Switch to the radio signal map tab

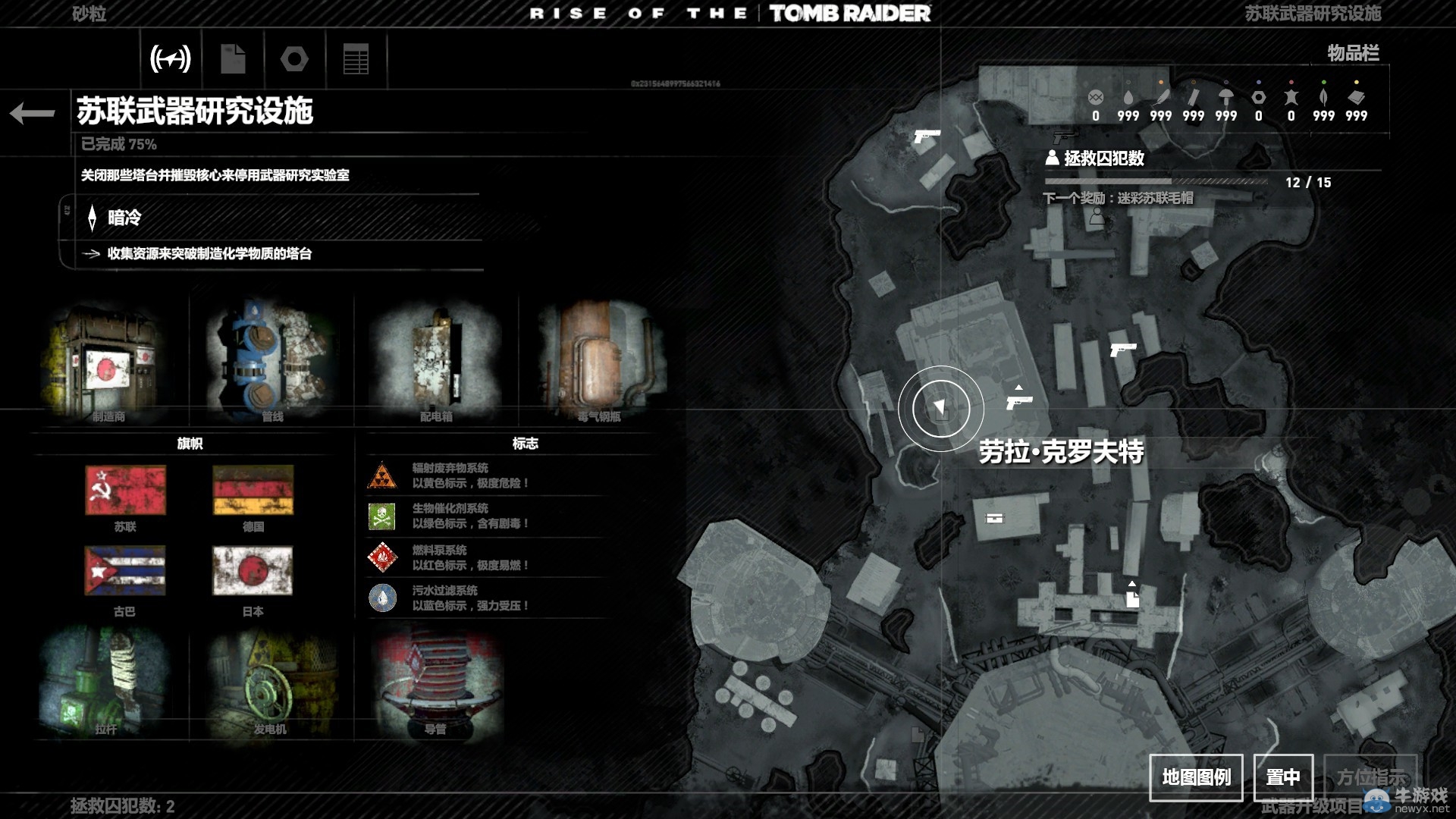point(171,58)
